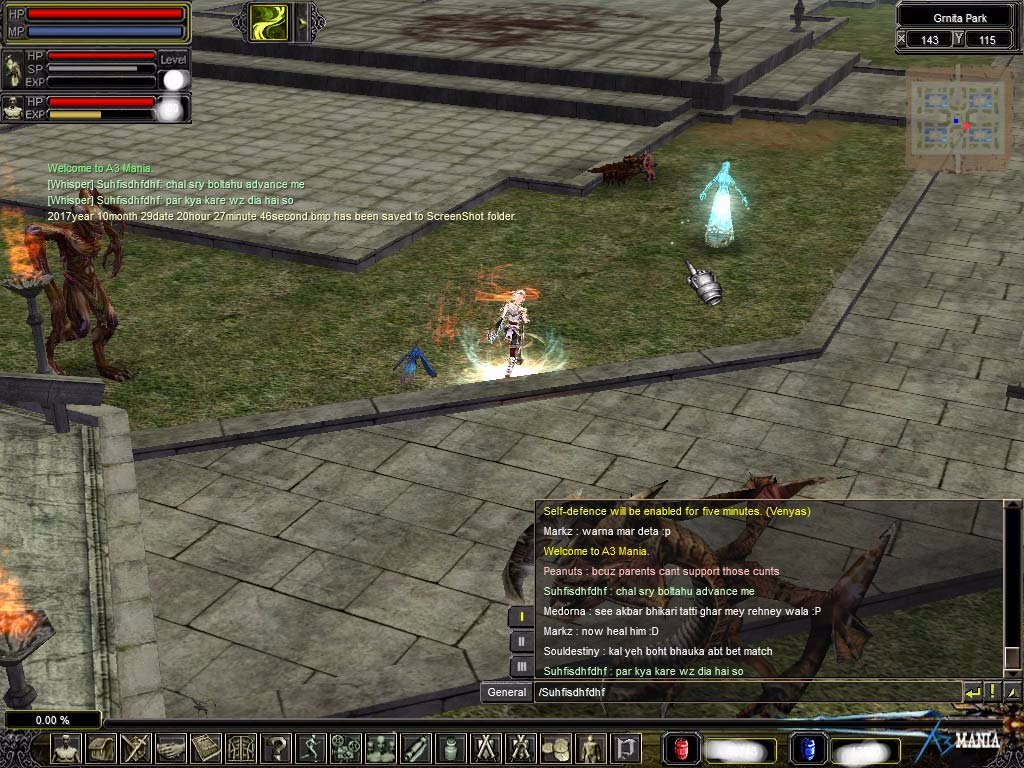This screenshot has height=768, width=1024.
Task: Switch to chat tab I
Action: click(521, 617)
